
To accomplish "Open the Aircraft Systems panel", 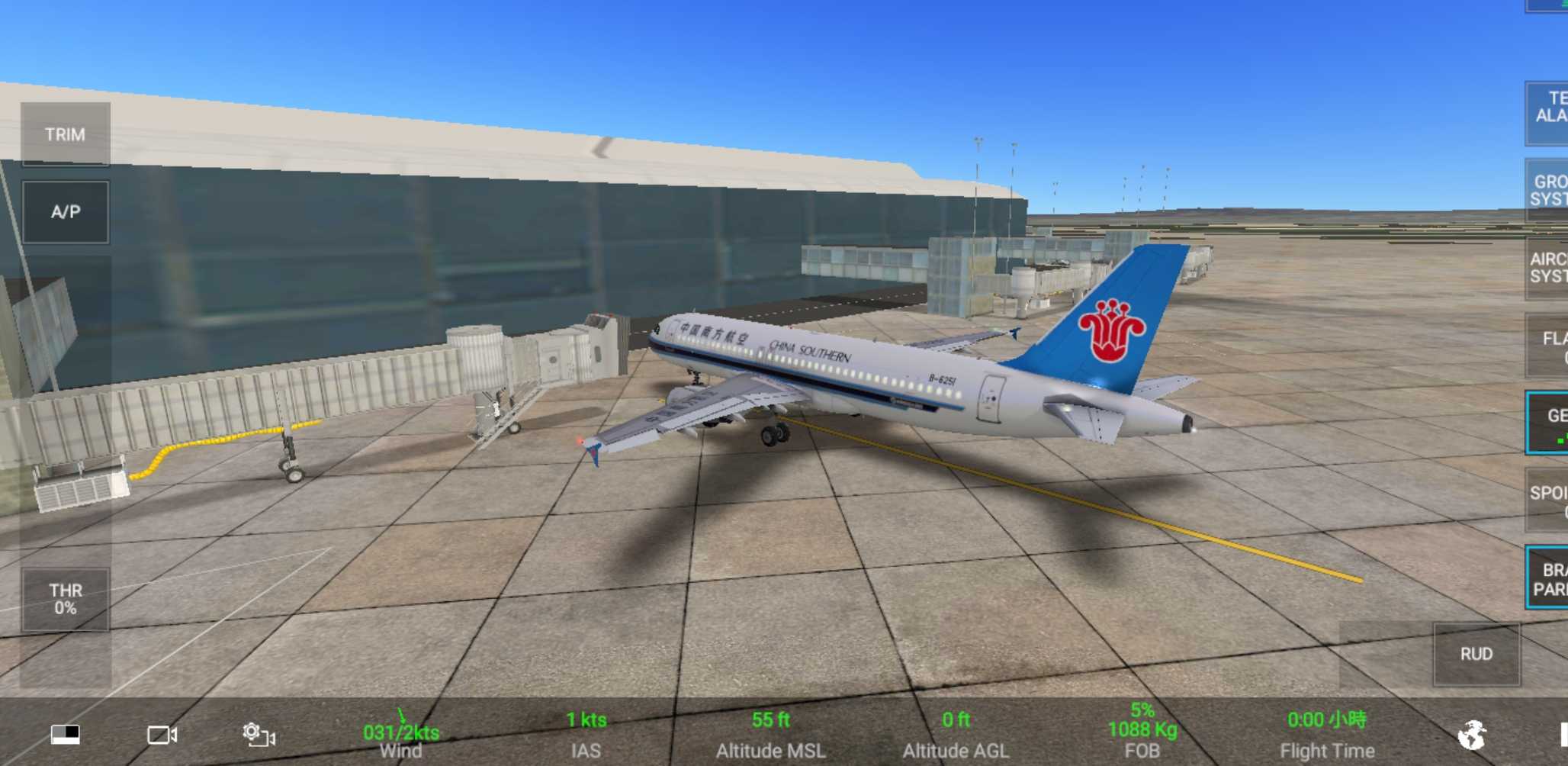I will point(1548,268).
